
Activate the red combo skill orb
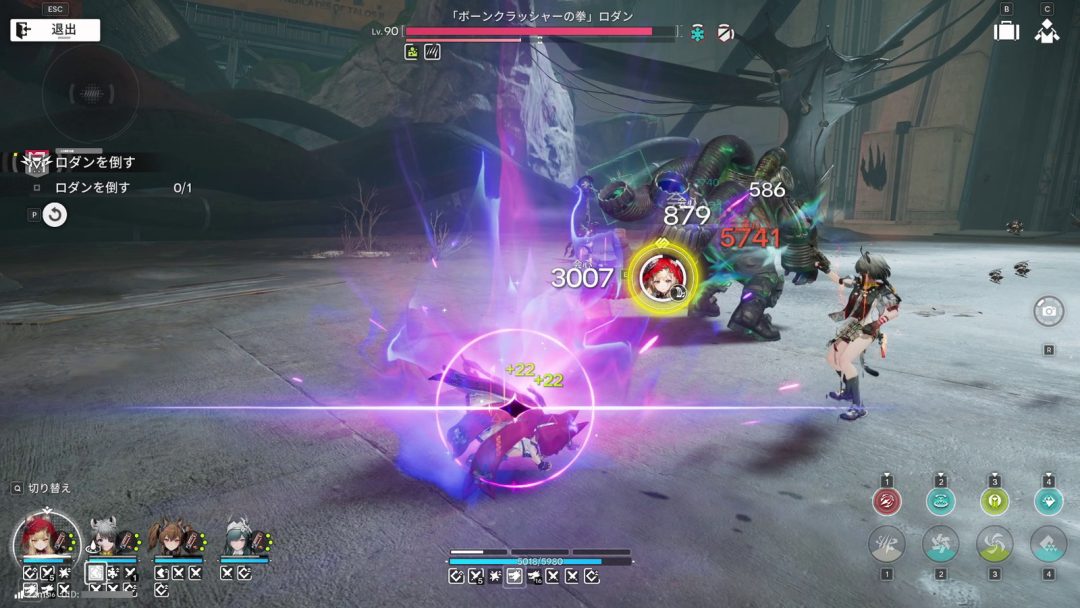[887, 501]
